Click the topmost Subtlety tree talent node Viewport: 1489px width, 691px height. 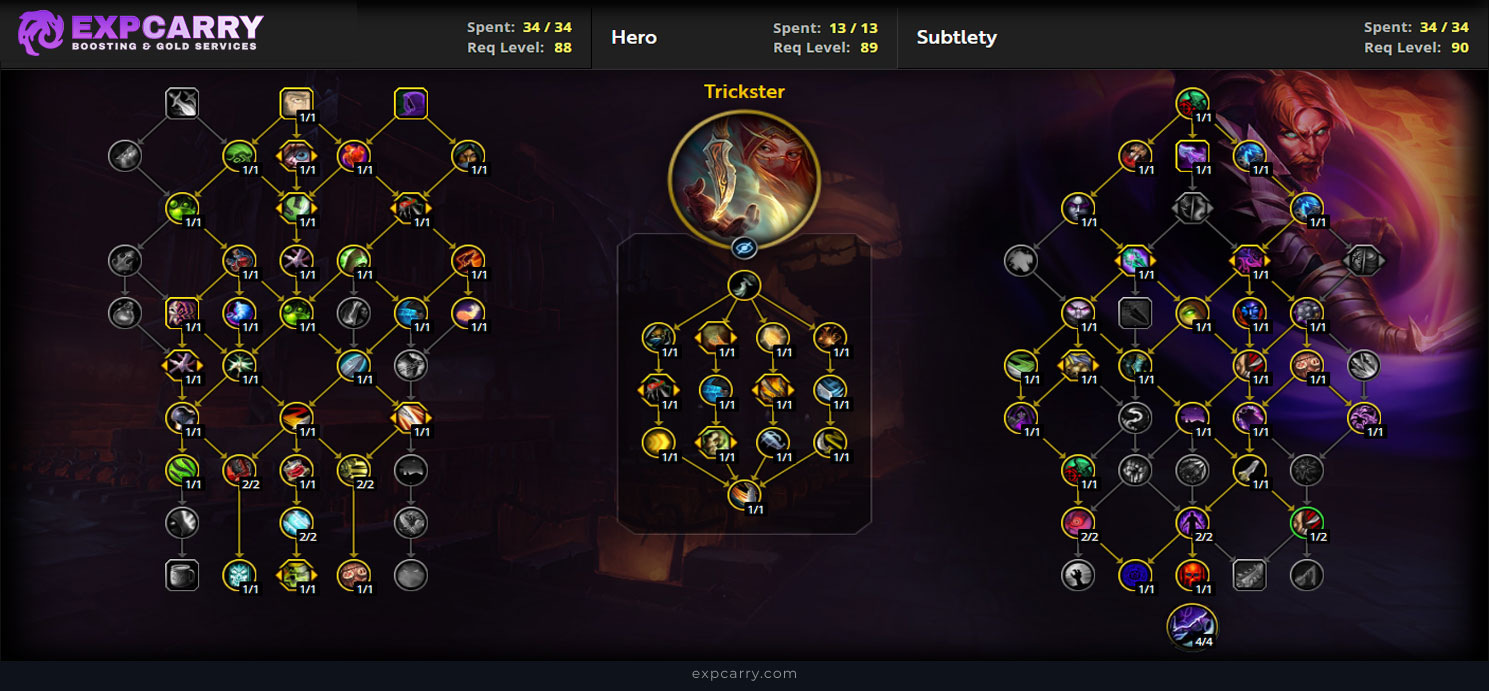point(1192,103)
